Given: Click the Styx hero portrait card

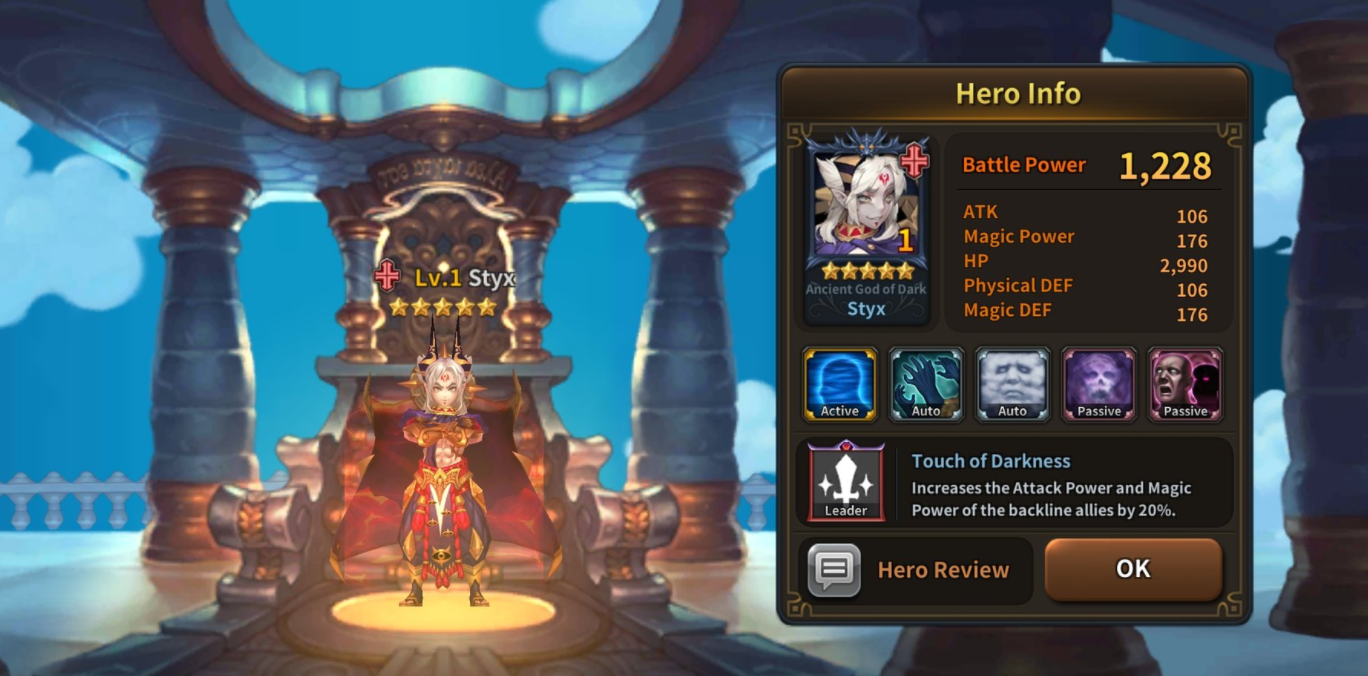Looking at the screenshot, I should coord(866,227).
